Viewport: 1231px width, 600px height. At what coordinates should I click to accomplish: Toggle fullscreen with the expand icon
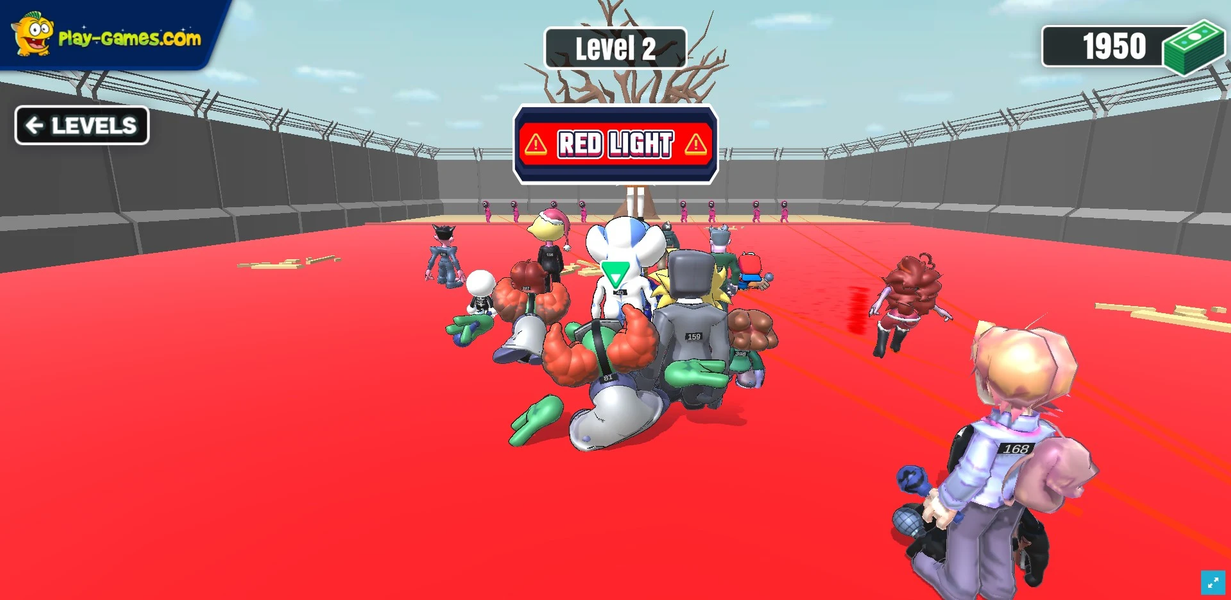coord(1212,582)
